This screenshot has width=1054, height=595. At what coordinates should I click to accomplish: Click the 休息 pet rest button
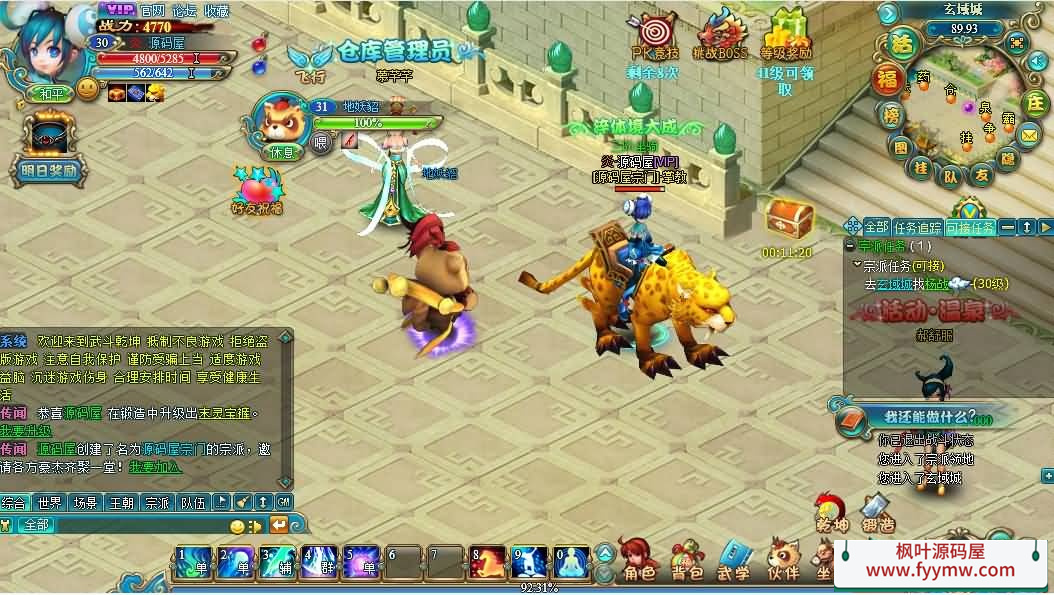tap(282, 152)
